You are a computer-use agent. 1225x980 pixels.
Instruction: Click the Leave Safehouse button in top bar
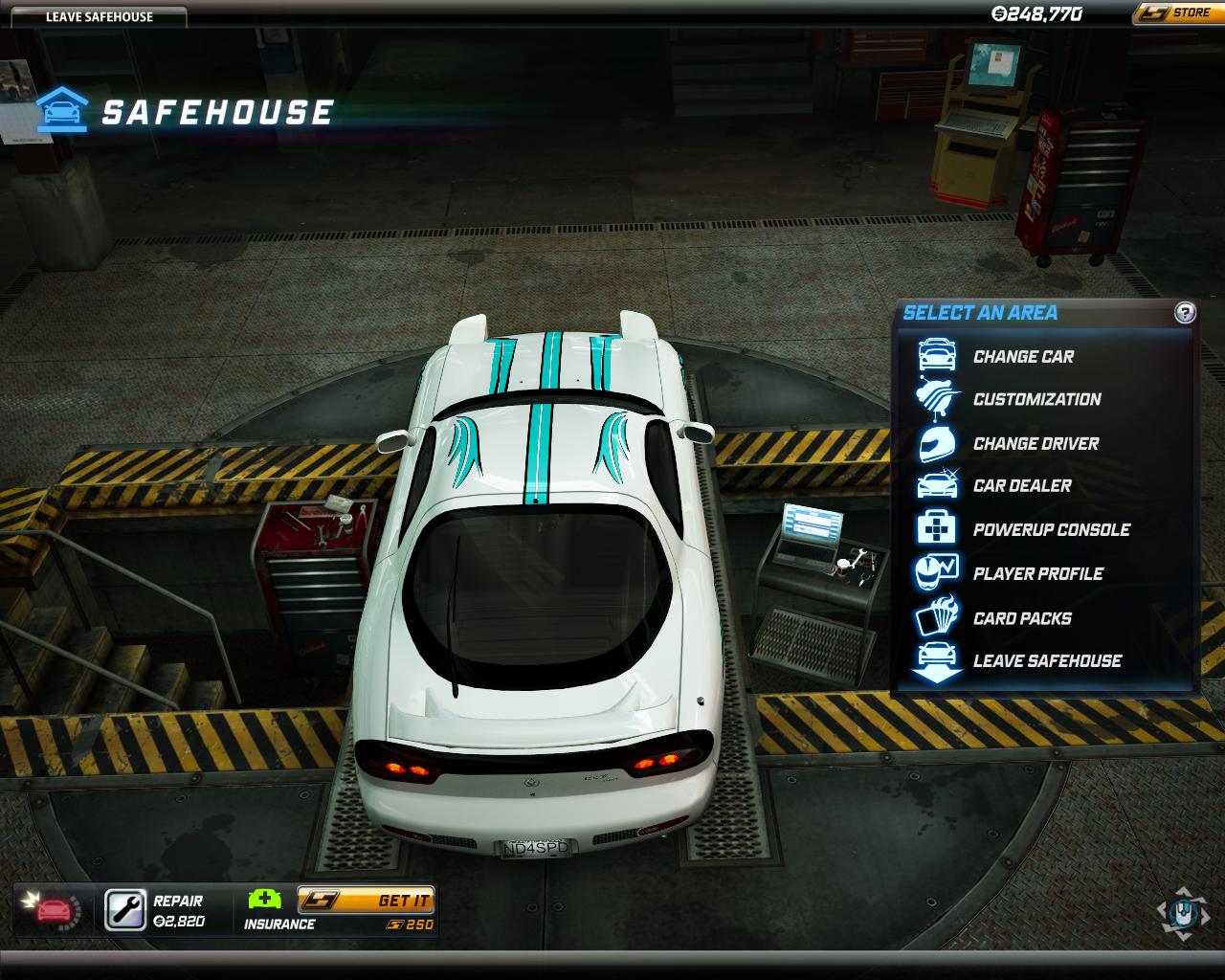coord(99,16)
